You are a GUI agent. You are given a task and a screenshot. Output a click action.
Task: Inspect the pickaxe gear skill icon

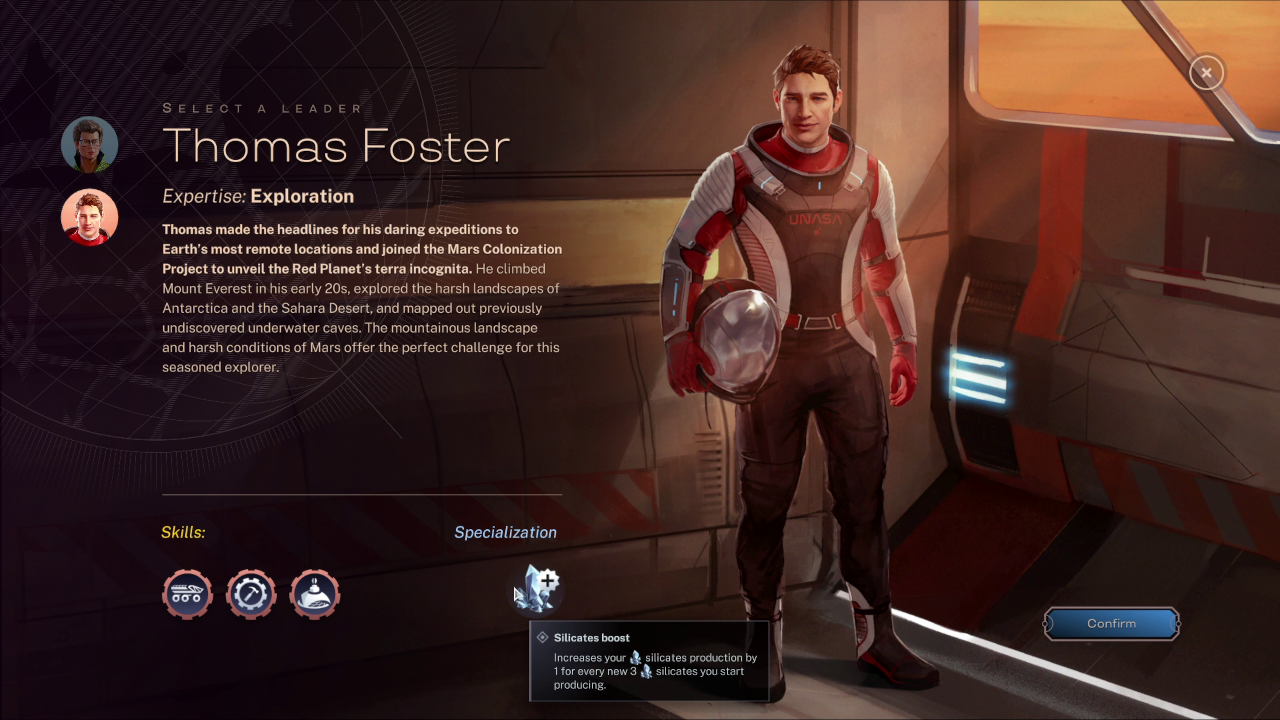[251, 594]
